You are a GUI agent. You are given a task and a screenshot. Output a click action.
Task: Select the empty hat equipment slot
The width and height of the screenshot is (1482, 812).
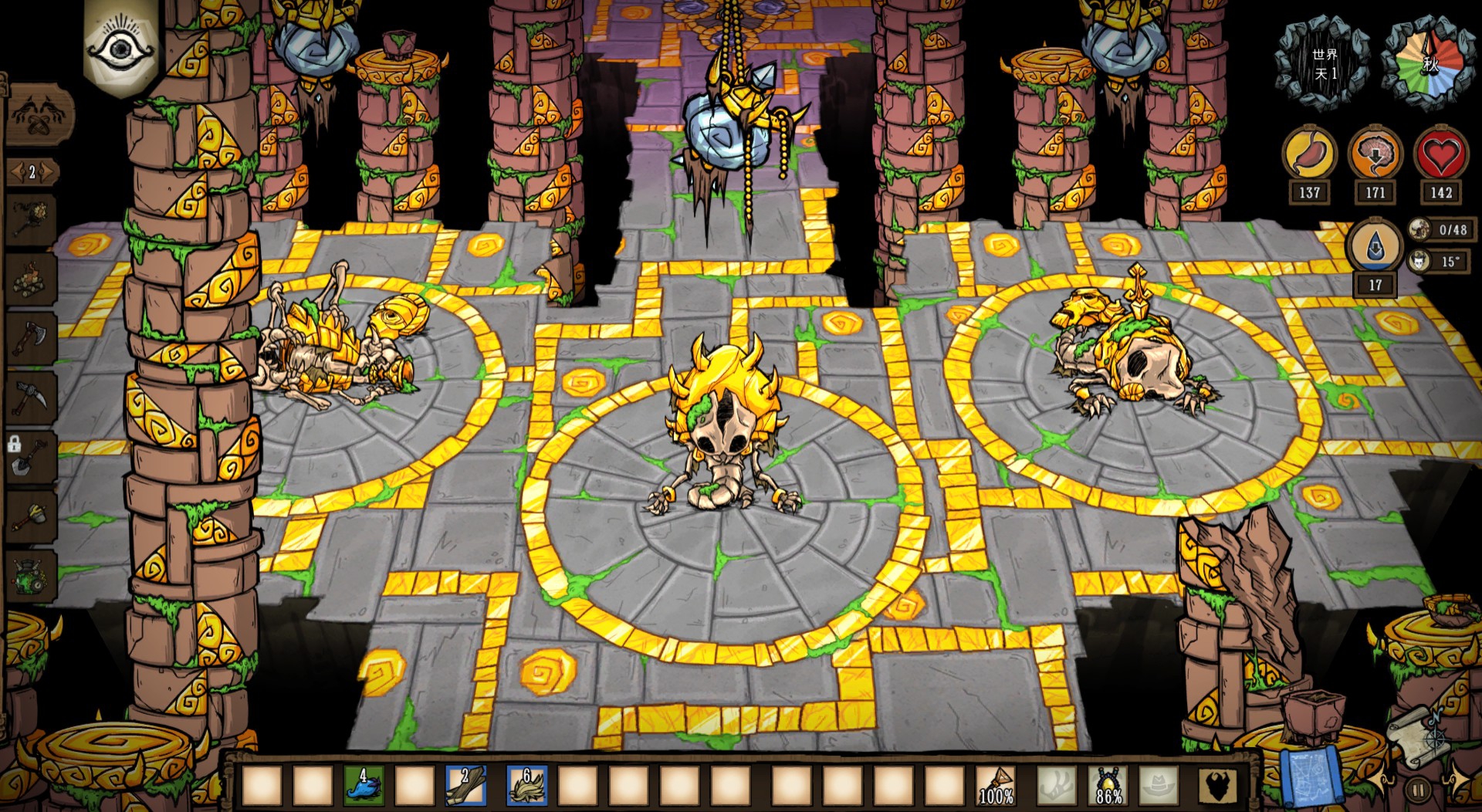coord(1159,786)
